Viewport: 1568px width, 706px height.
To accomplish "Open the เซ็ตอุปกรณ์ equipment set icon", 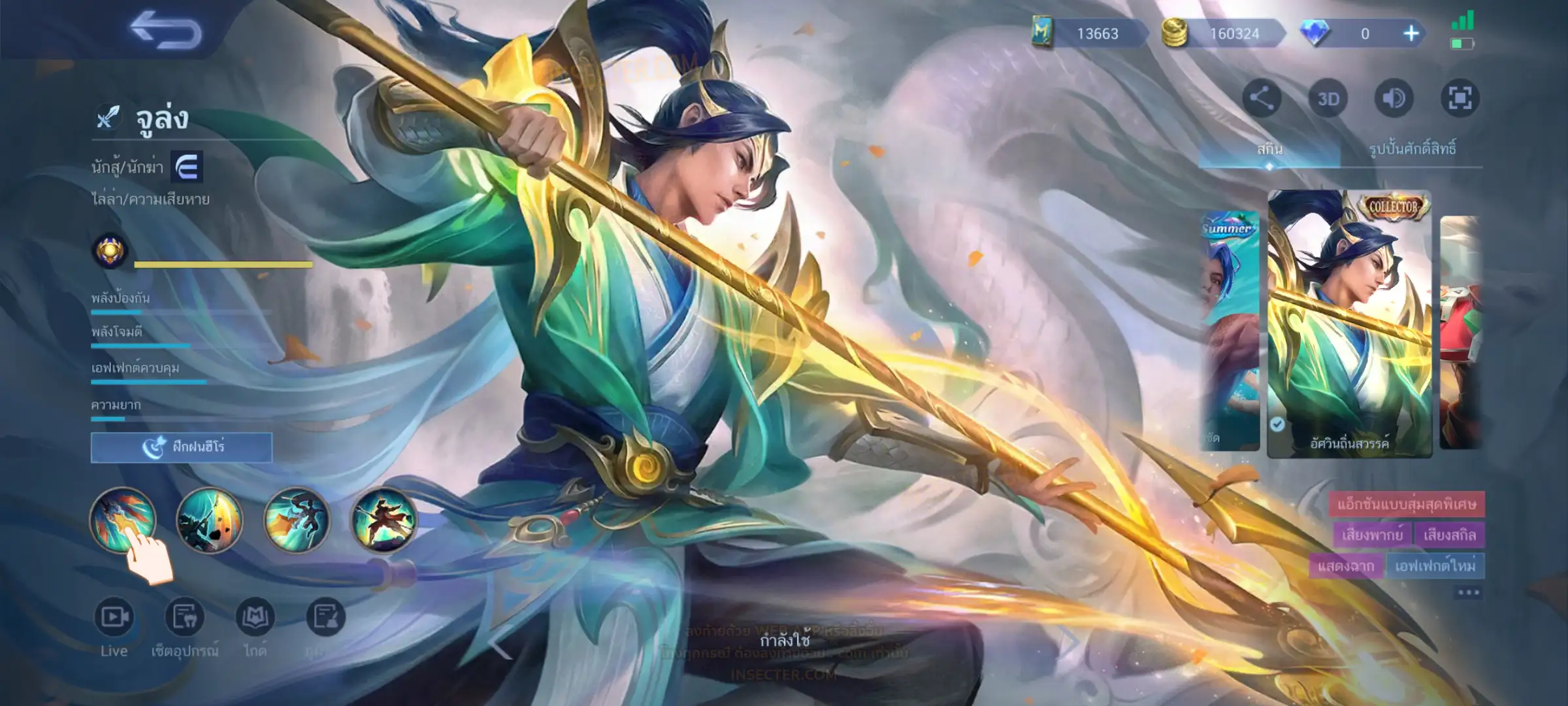I will (184, 617).
